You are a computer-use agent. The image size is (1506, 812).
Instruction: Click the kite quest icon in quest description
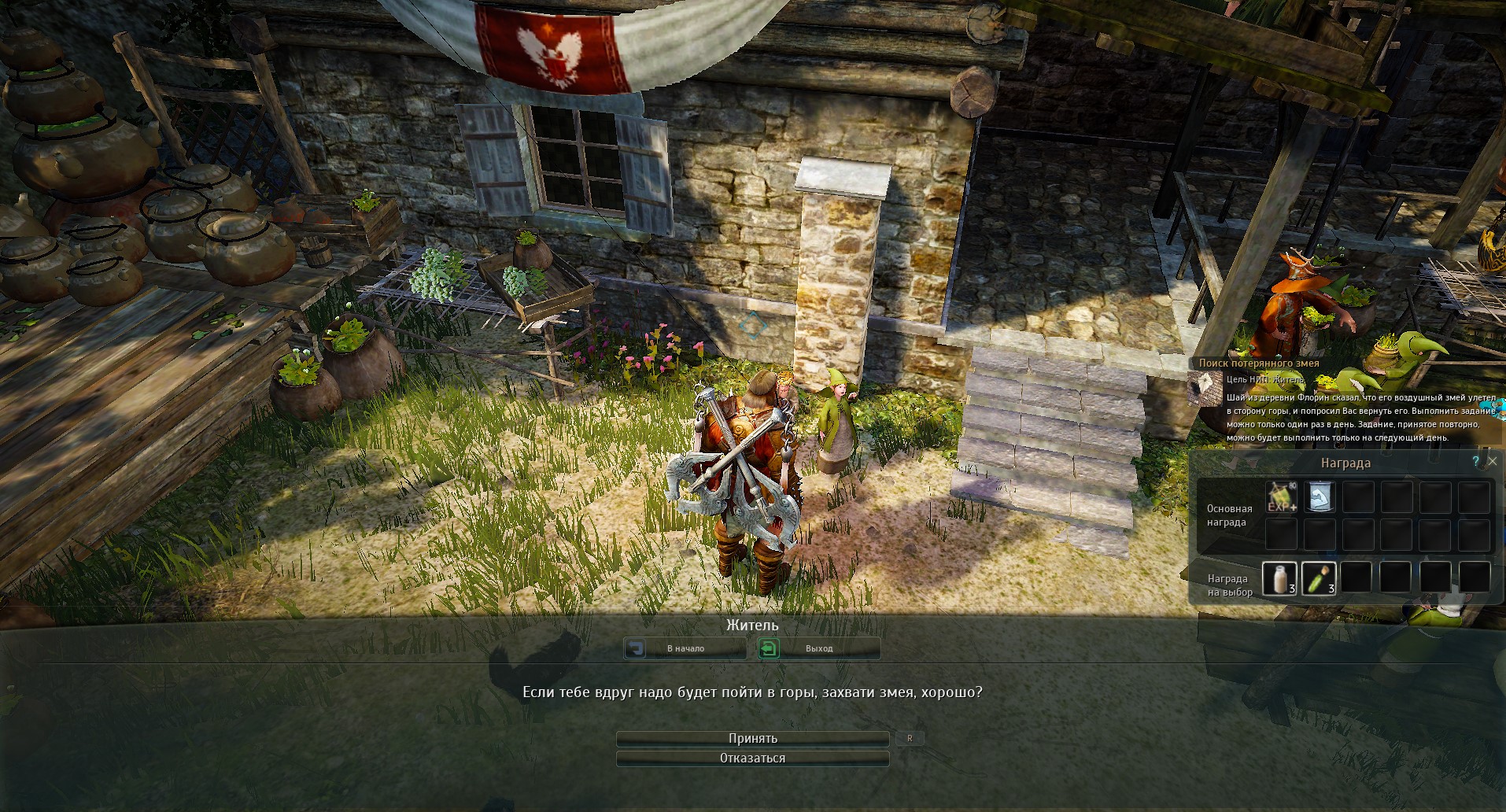pyautogui.click(x=1205, y=386)
